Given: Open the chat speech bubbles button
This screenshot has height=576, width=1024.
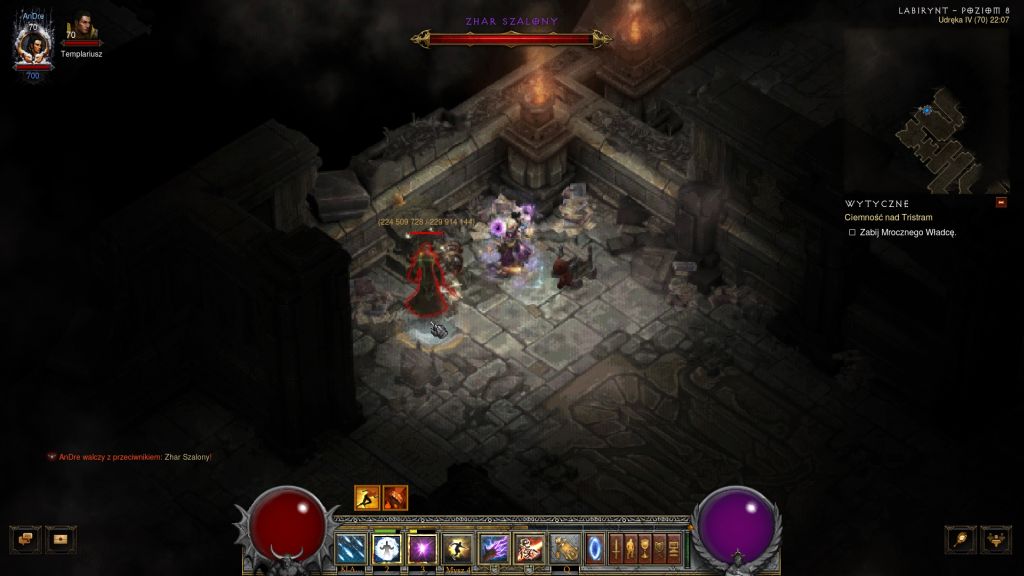Looking at the screenshot, I should 26,538.
